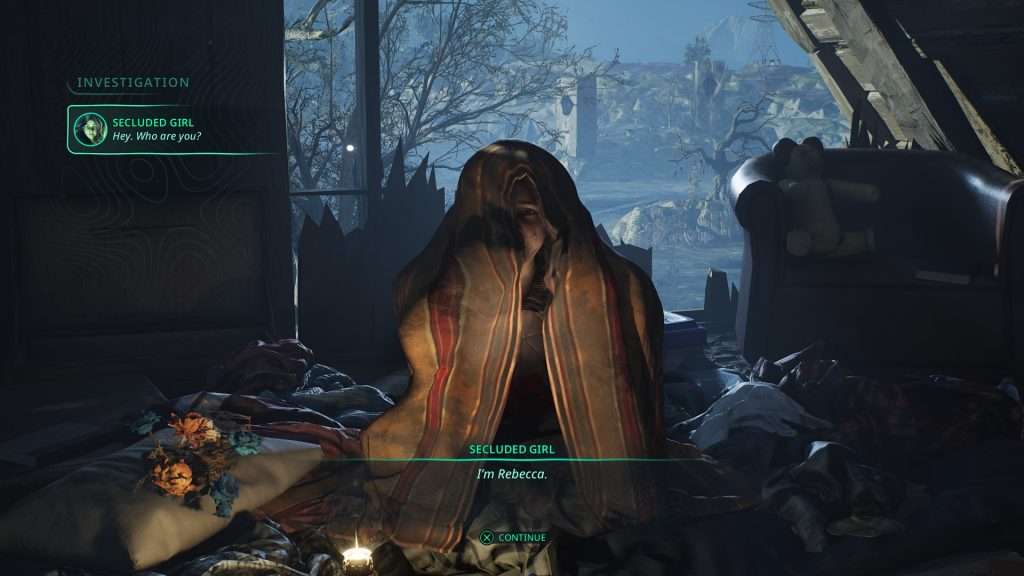Click the Secluded Girl portrait icon
This screenshot has height=576, width=1024.
coord(90,129)
